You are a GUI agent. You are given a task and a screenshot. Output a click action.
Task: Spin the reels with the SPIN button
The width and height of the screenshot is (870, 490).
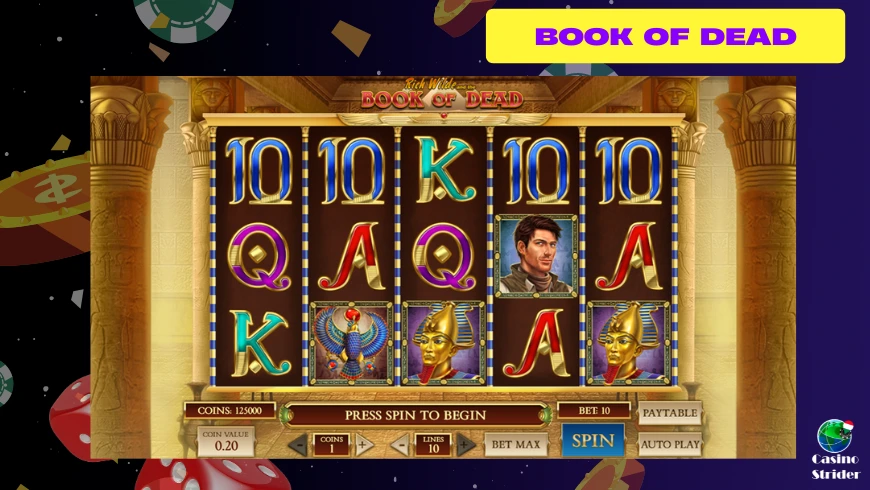pos(592,440)
